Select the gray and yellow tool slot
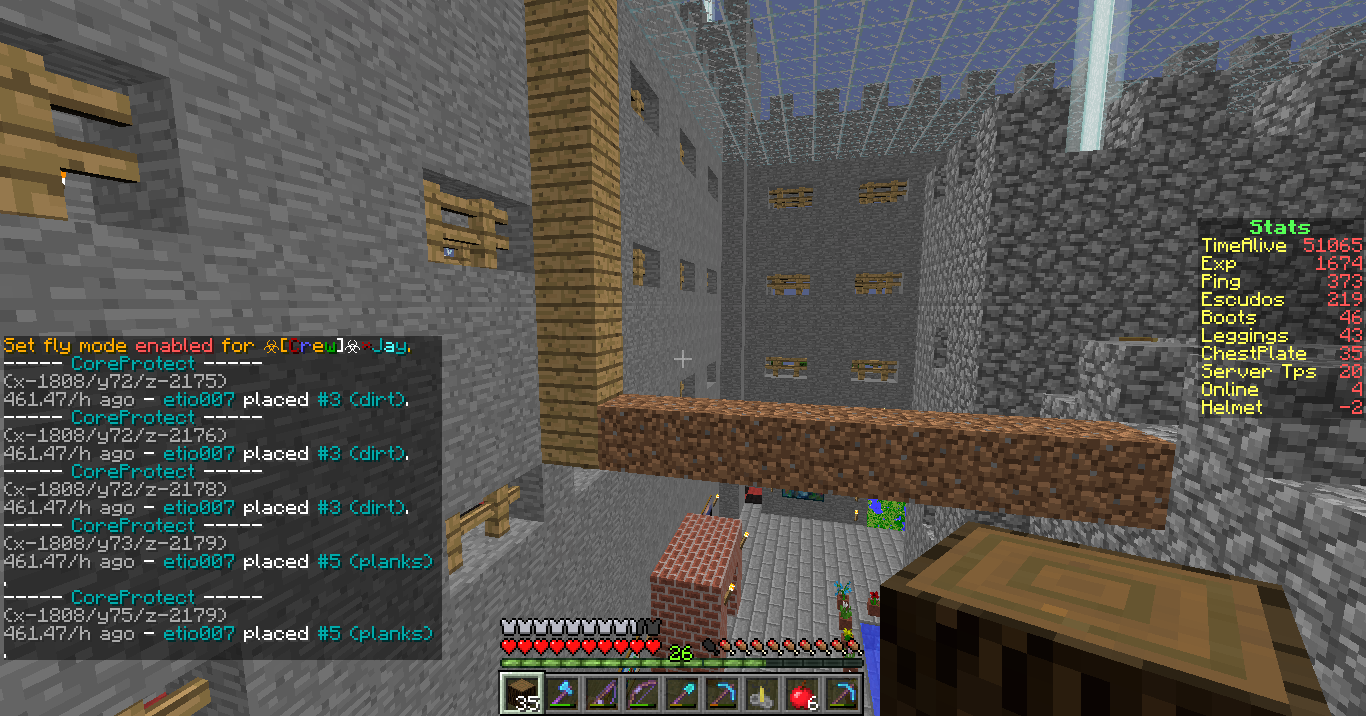1366x716 pixels. point(760,693)
